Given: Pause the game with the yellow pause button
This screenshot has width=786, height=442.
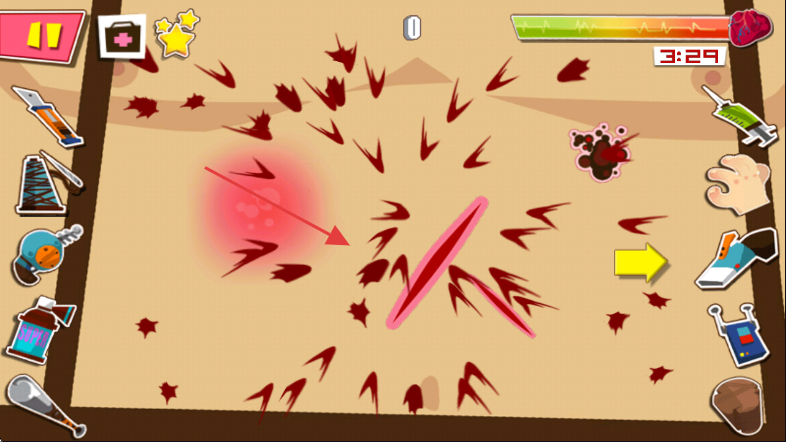Looking at the screenshot, I should tap(44, 35).
